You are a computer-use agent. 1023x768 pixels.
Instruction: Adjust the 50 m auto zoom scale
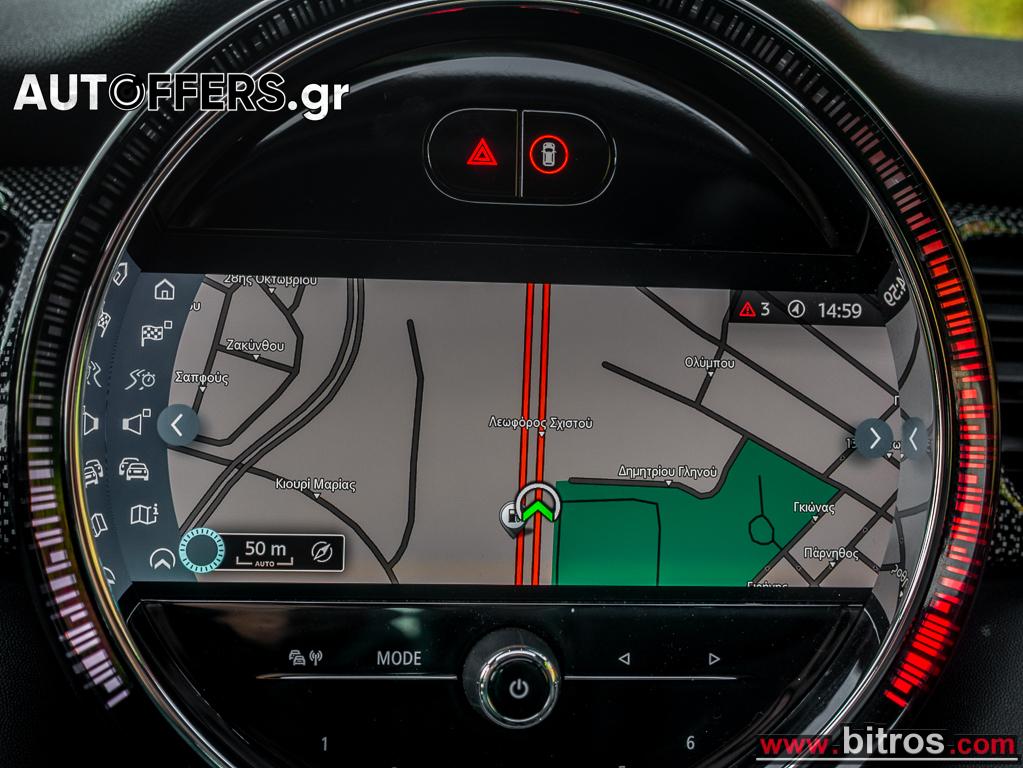265,551
